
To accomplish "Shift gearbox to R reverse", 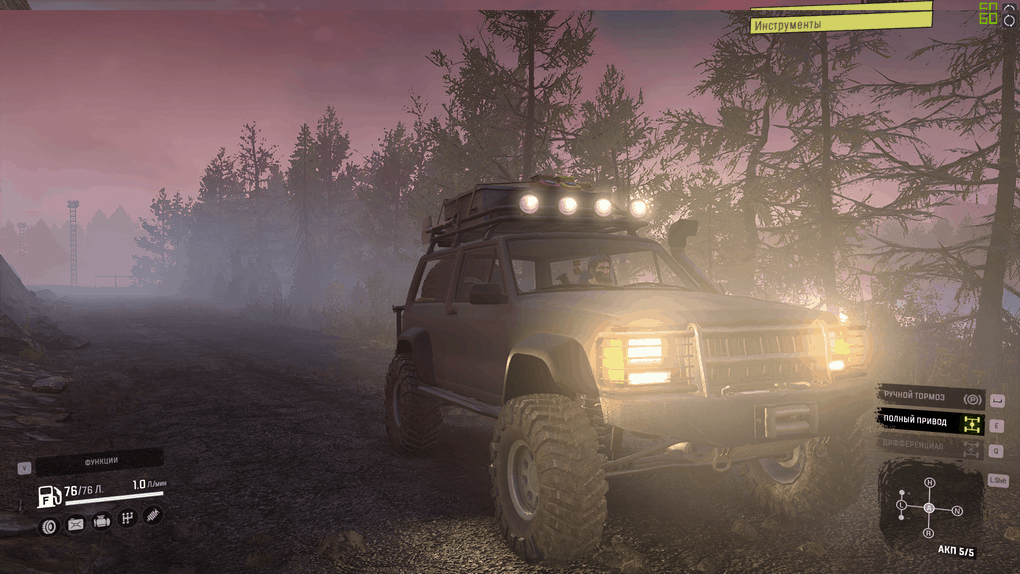I will click(929, 533).
